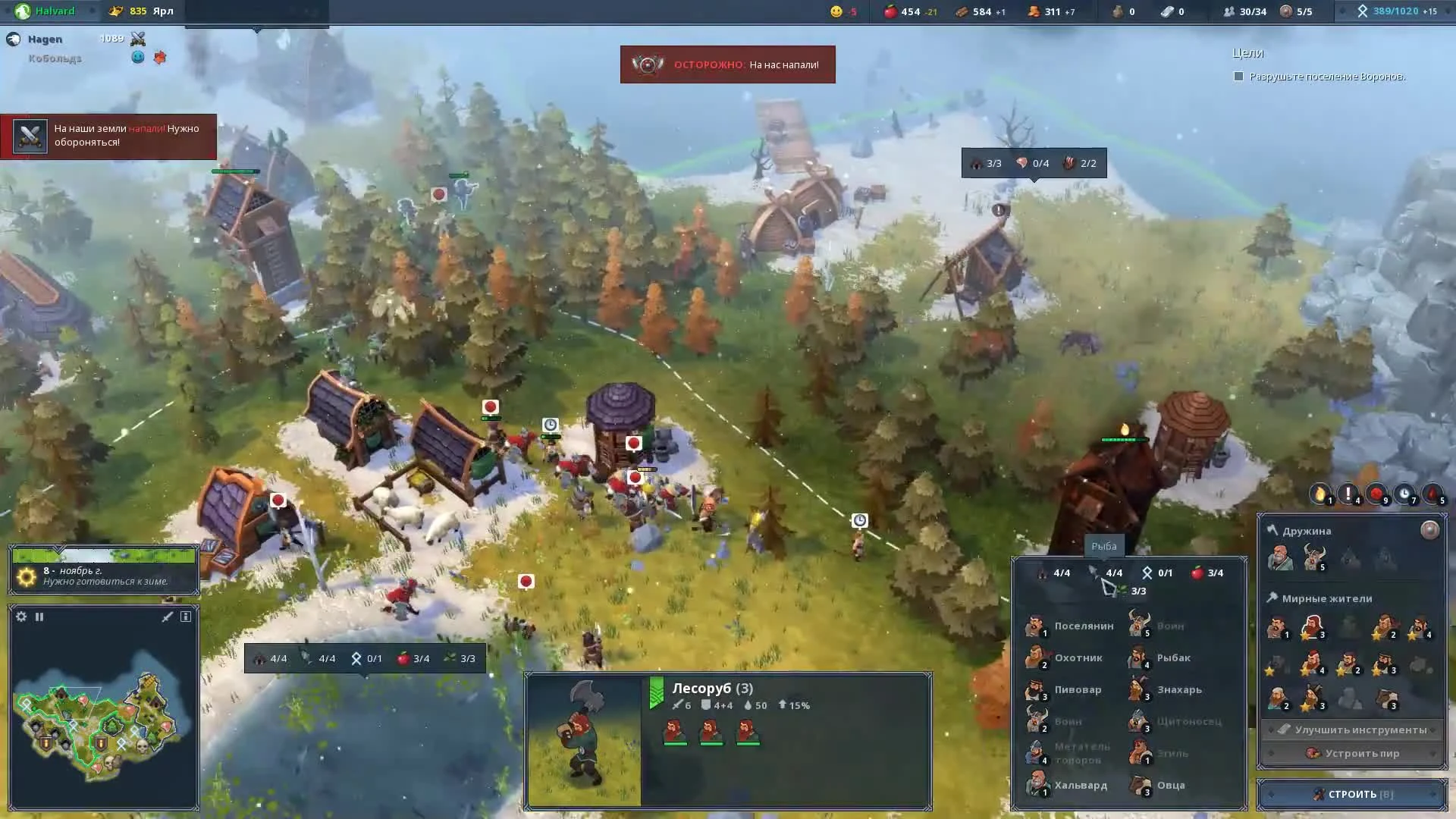Select the Охотник (hunter) job icon

(1037, 657)
